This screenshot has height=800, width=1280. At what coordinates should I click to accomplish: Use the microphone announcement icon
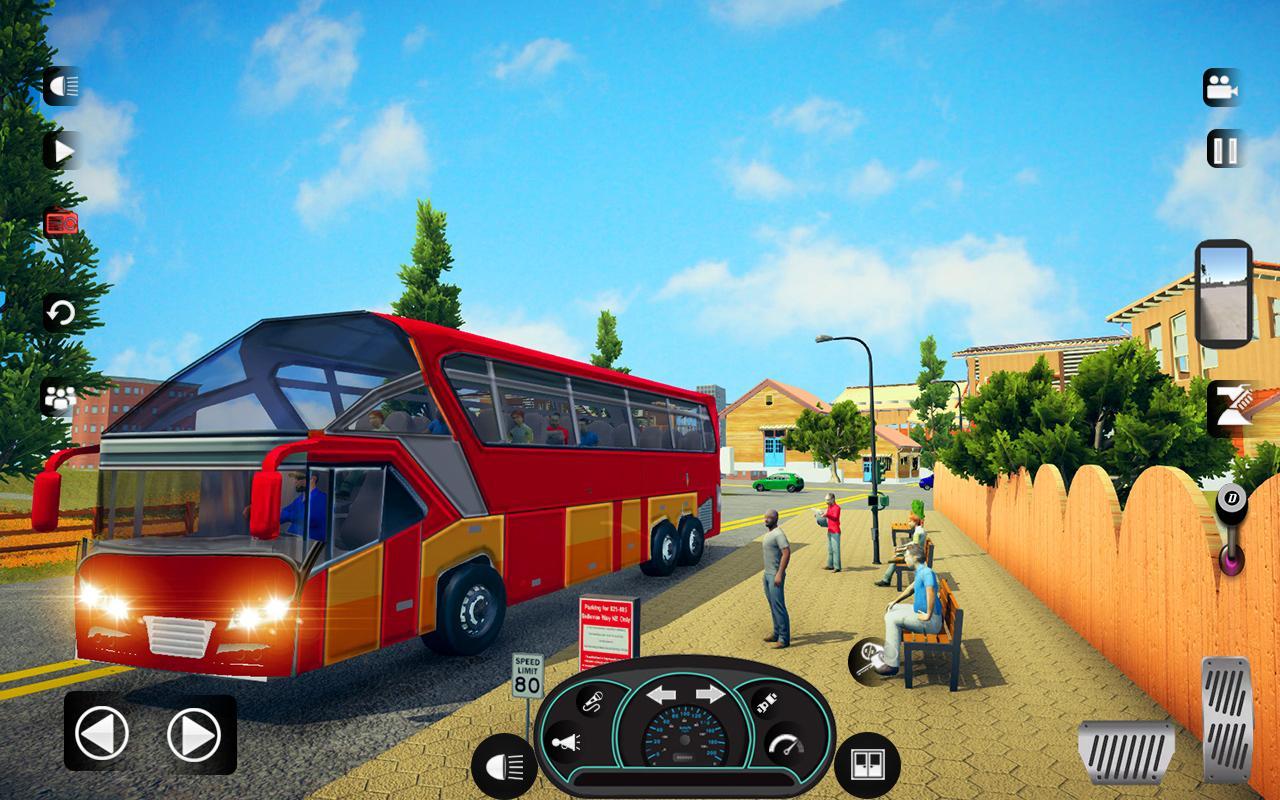(592, 701)
